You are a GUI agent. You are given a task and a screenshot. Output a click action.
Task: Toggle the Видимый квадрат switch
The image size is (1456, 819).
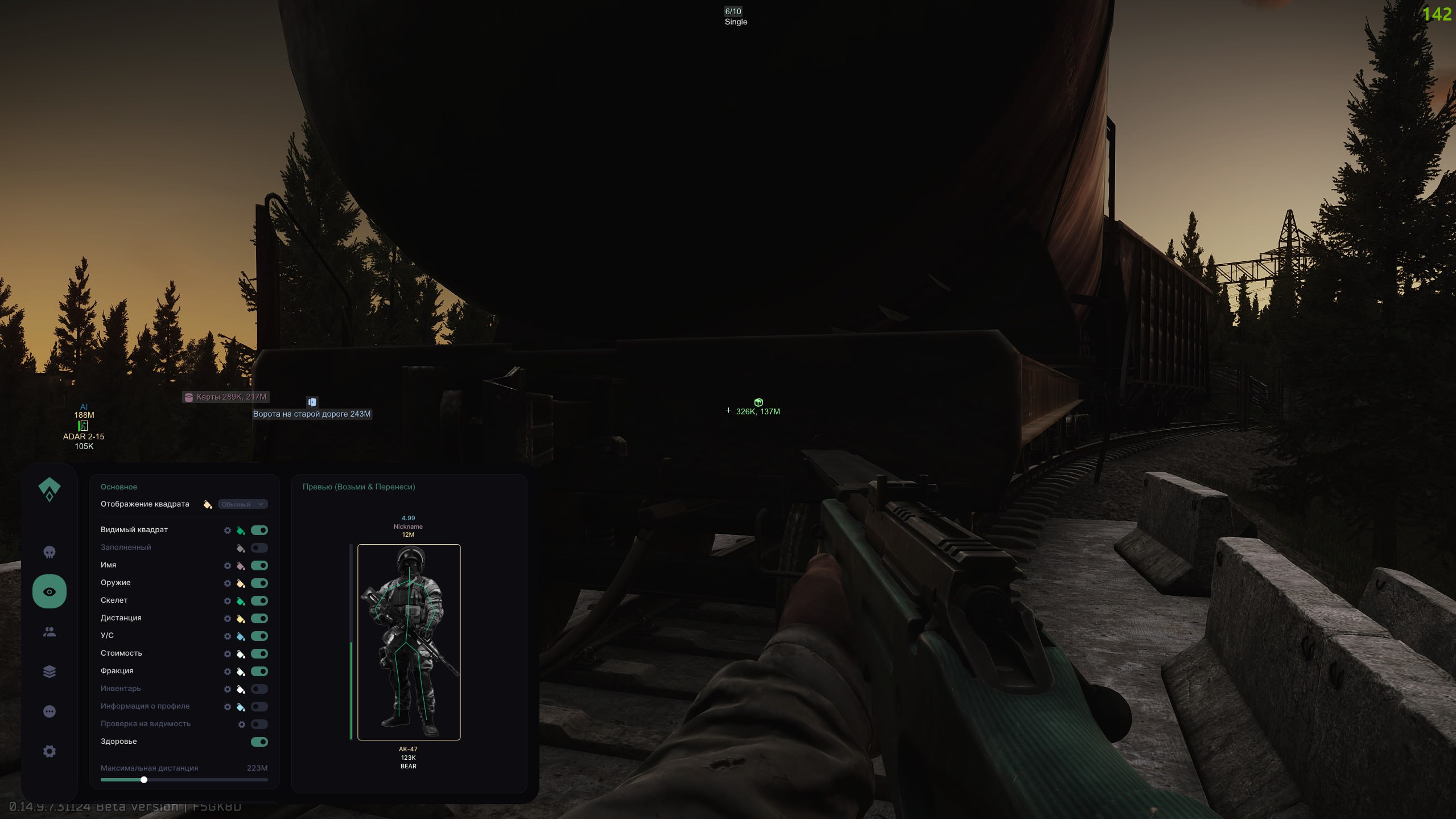pos(259,530)
